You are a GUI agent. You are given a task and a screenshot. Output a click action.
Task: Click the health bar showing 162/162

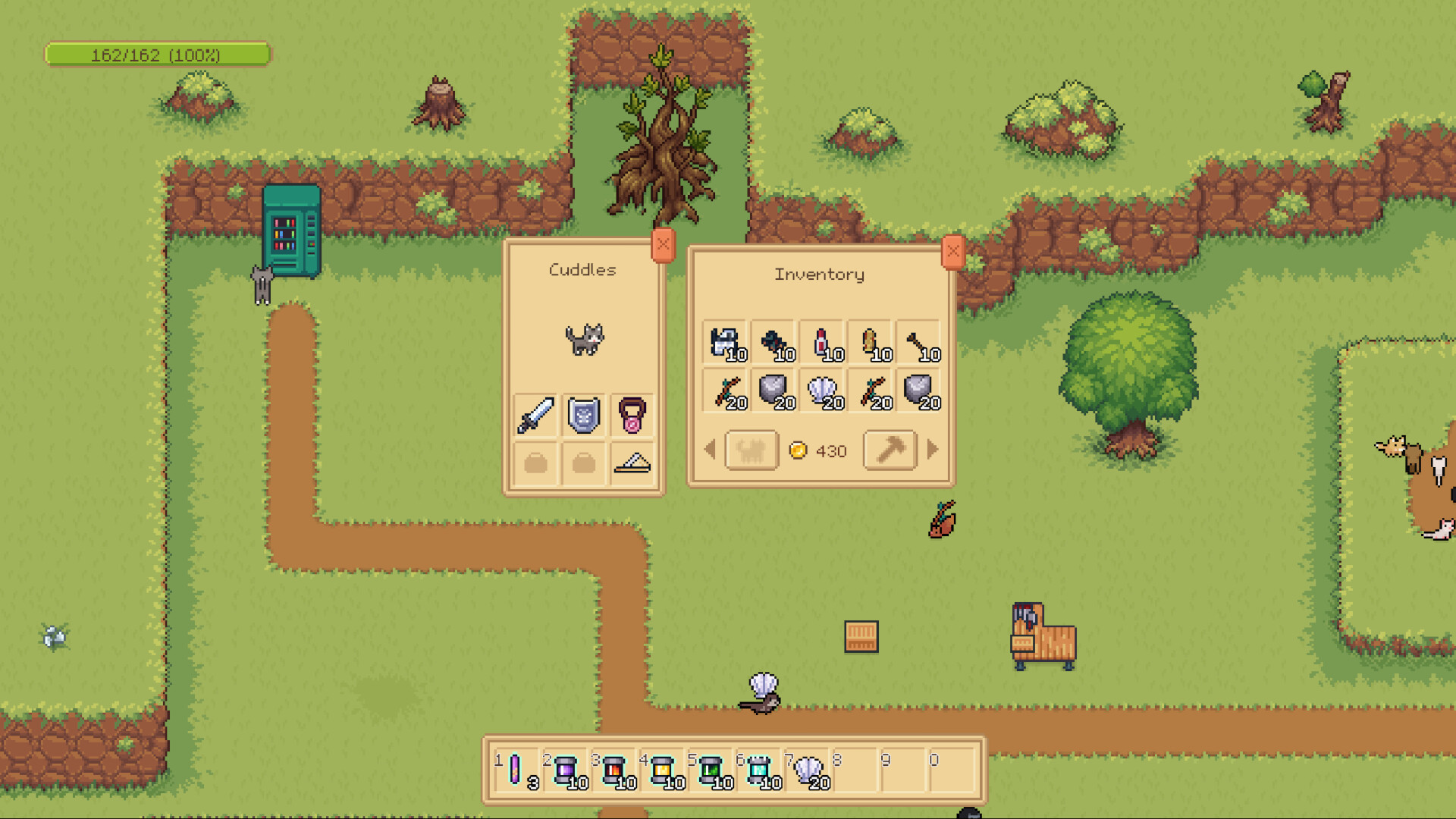[157, 54]
